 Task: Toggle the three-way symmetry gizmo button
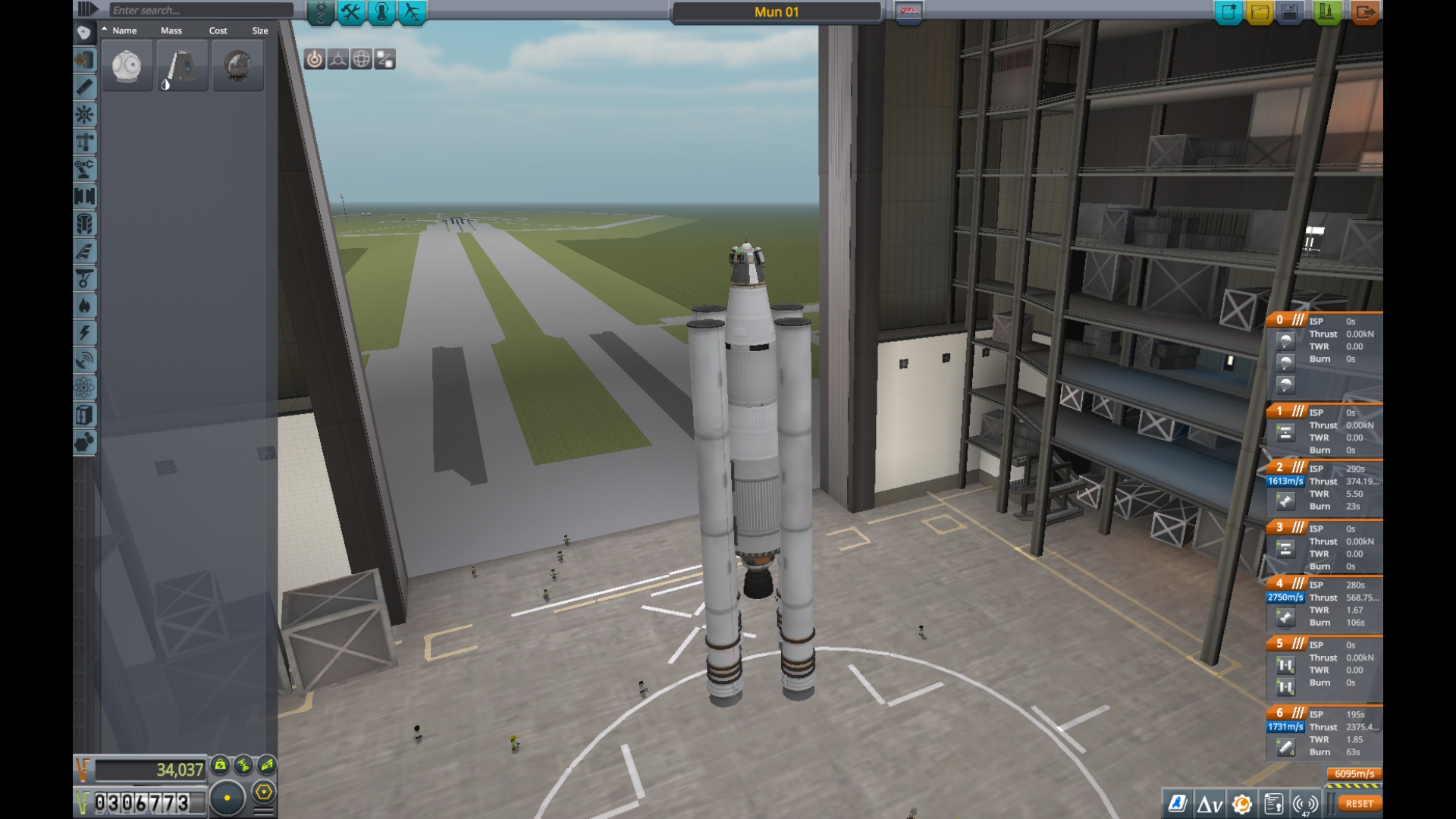338,59
